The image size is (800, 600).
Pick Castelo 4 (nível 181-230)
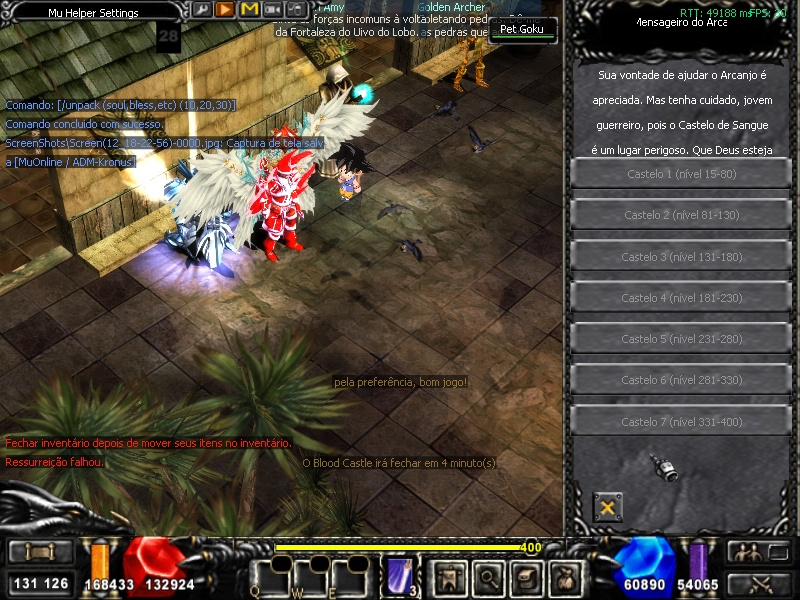680,298
